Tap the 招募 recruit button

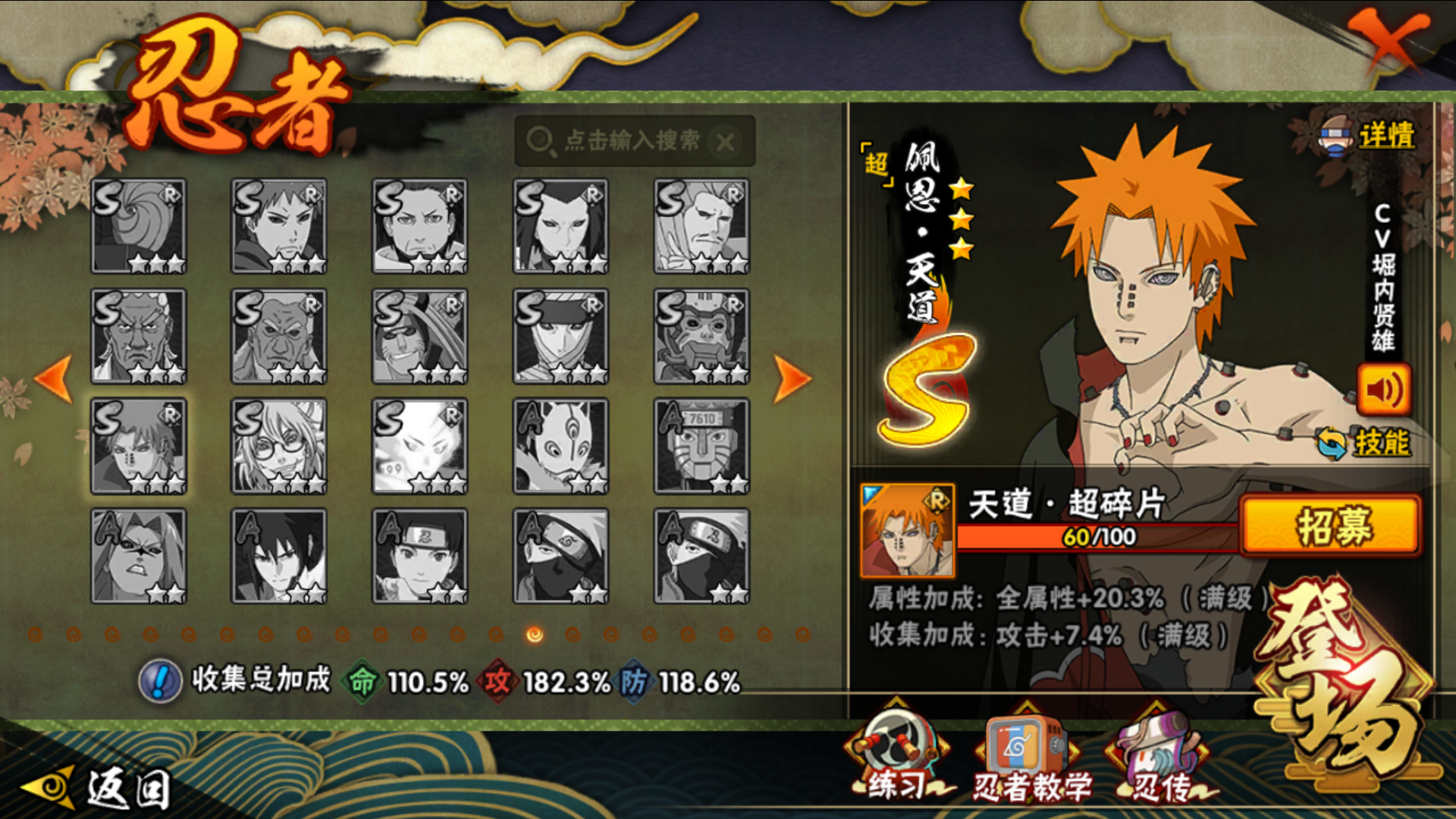click(x=1330, y=525)
